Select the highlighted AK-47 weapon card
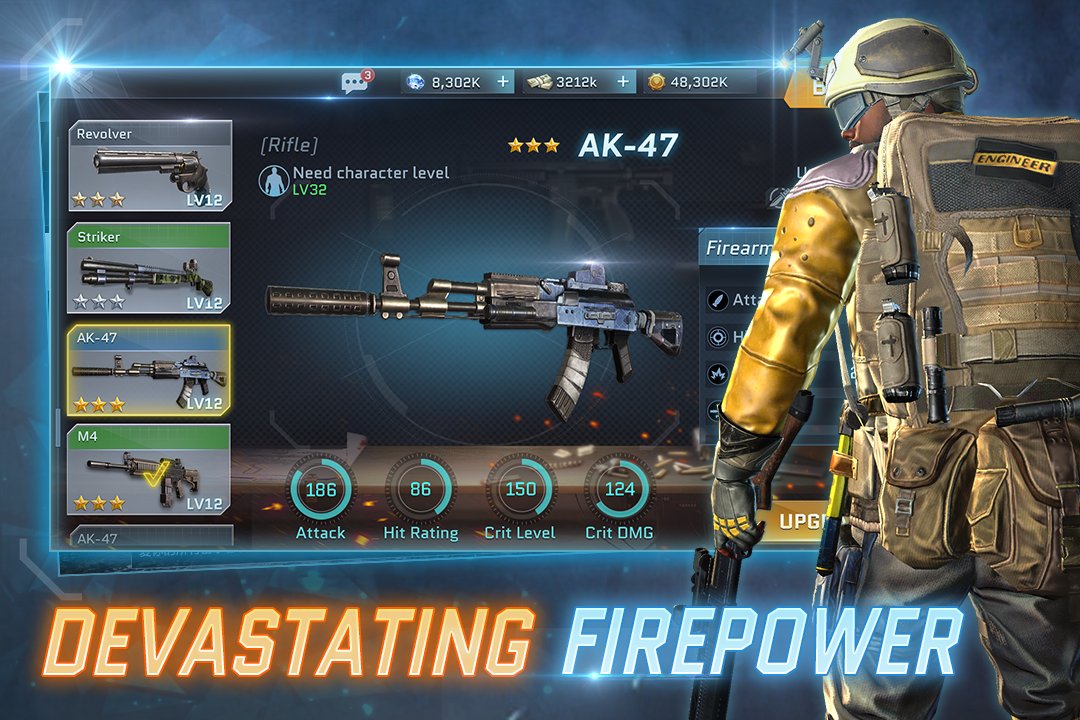The height and width of the screenshot is (720, 1080). click(150, 370)
